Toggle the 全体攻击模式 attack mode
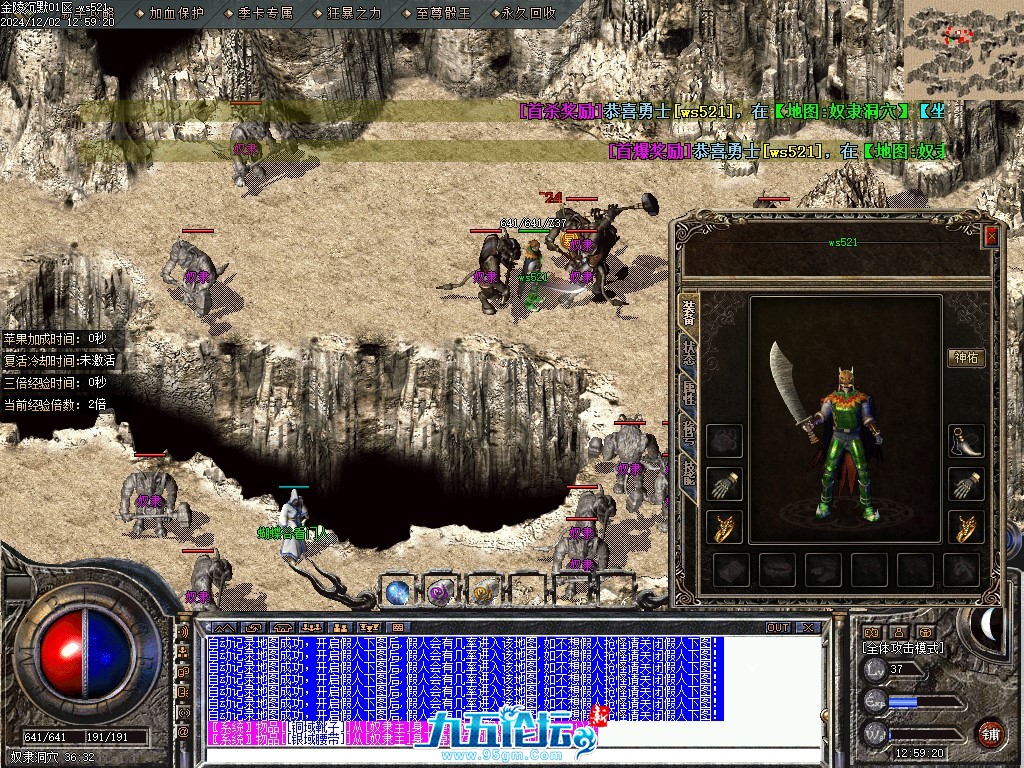Viewport: 1024px width, 768px height. (x=902, y=648)
